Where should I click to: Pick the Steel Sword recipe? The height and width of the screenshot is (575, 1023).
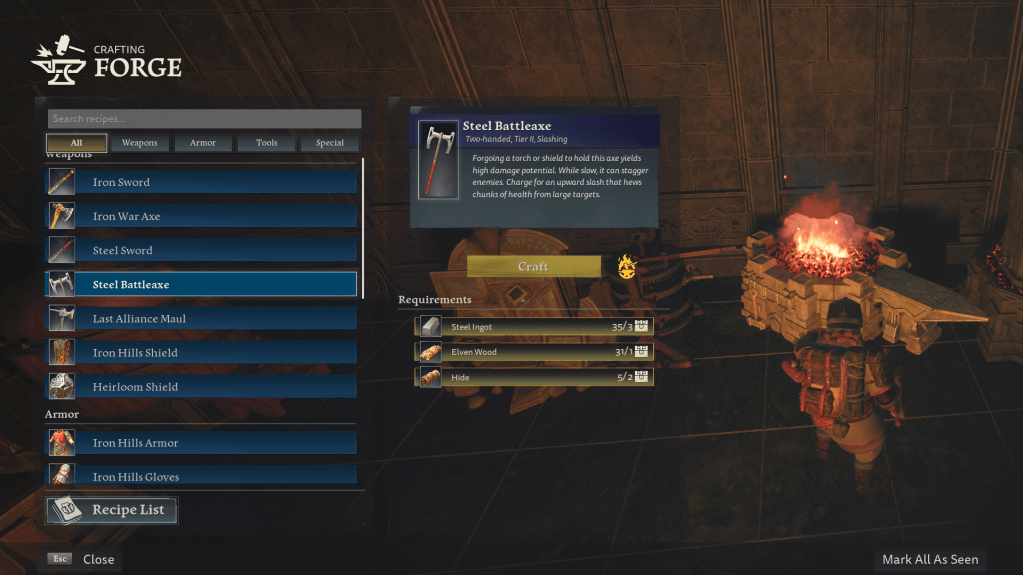pyautogui.click(x=201, y=250)
